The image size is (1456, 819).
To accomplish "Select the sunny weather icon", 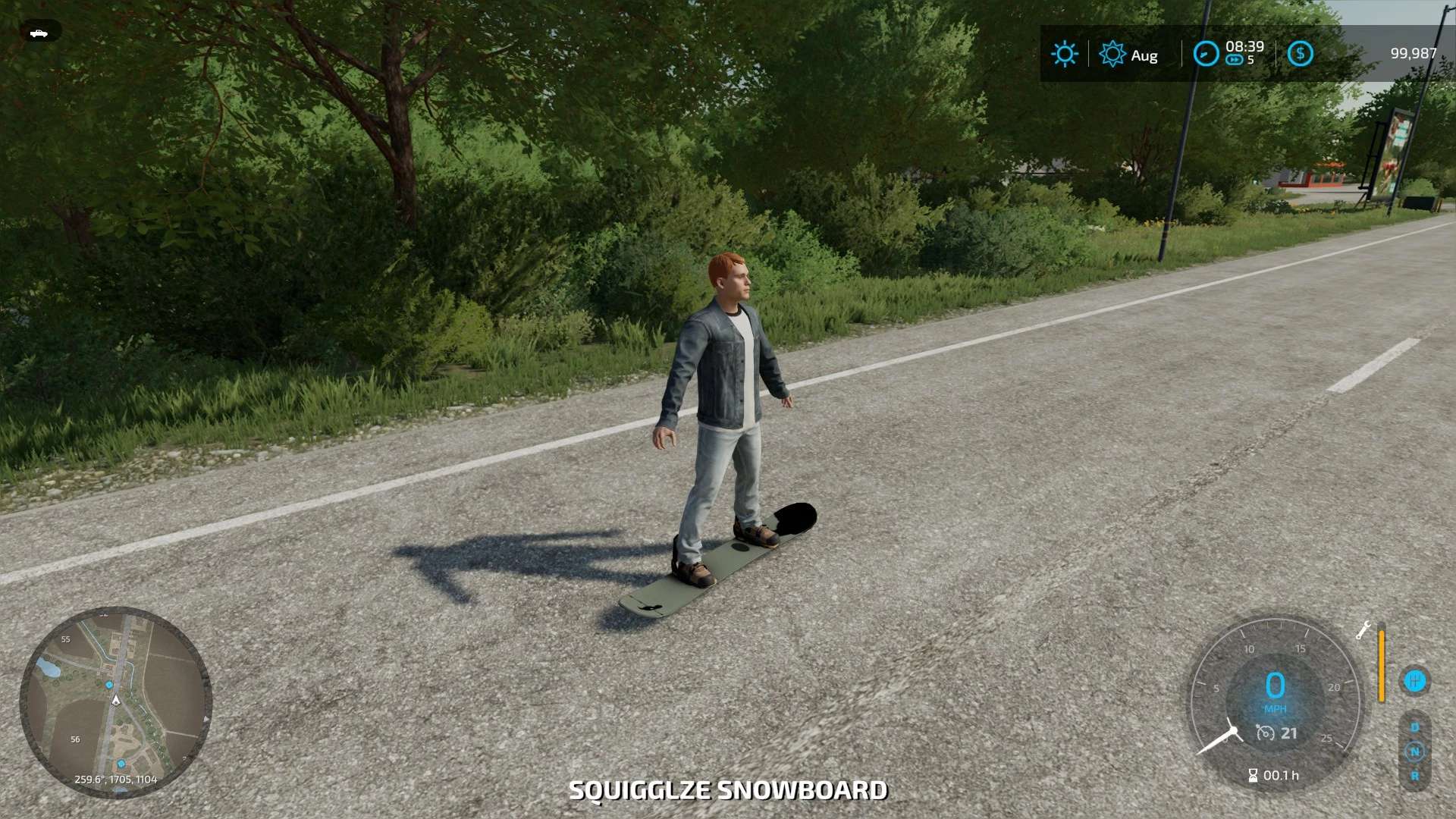I will click(1065, 54).
